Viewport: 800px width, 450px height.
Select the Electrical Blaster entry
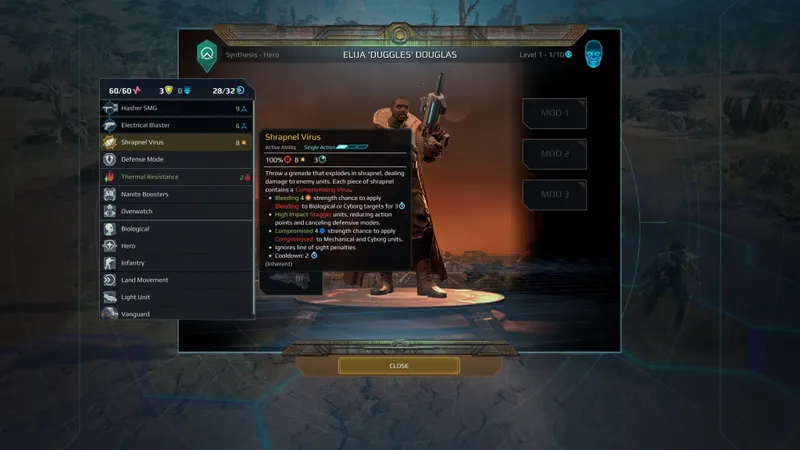(175, 126)
